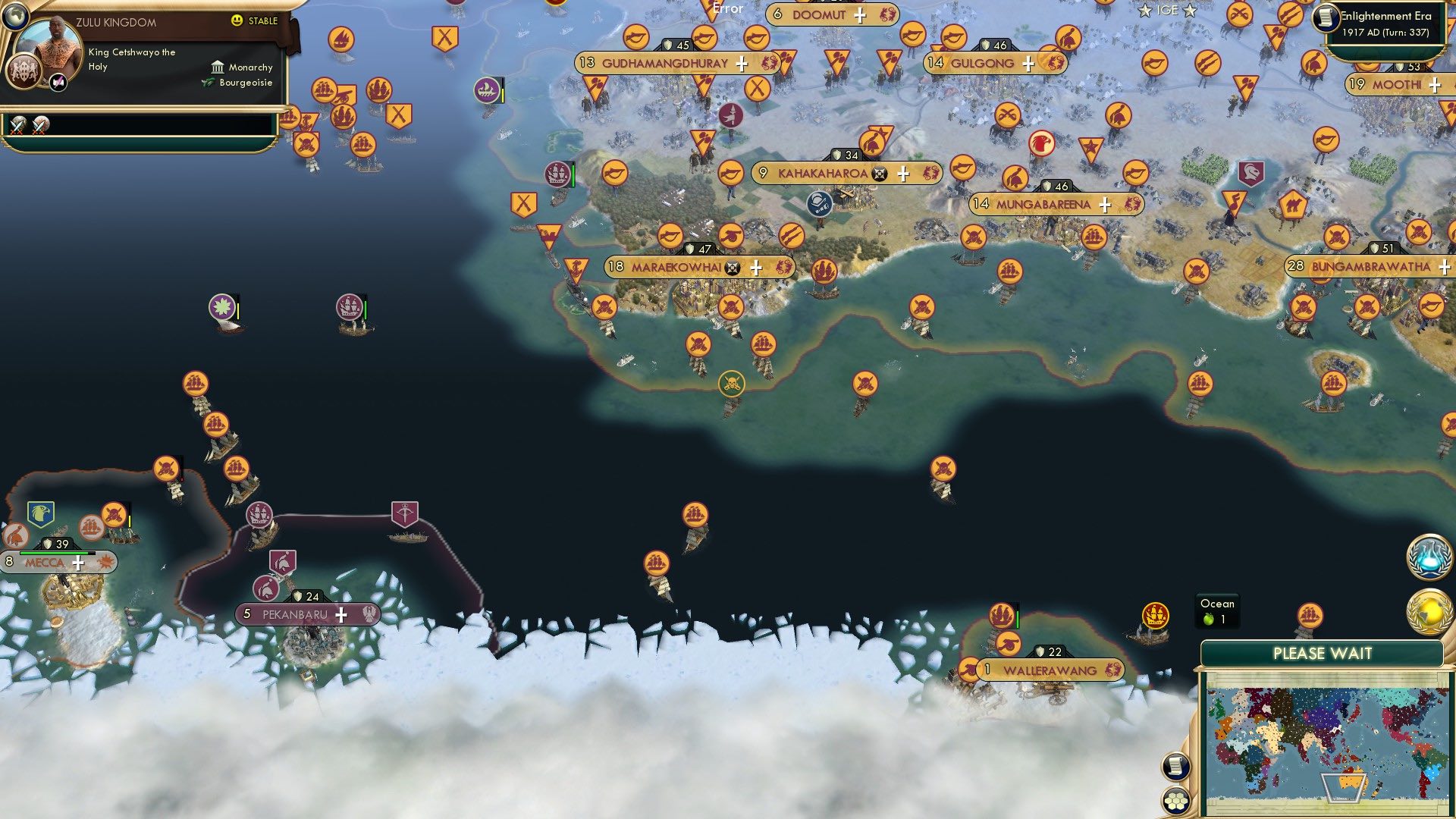Expand the GULGONG city banner plus button
This screenshot has width=1456, height=819.
coord(1028,64)
